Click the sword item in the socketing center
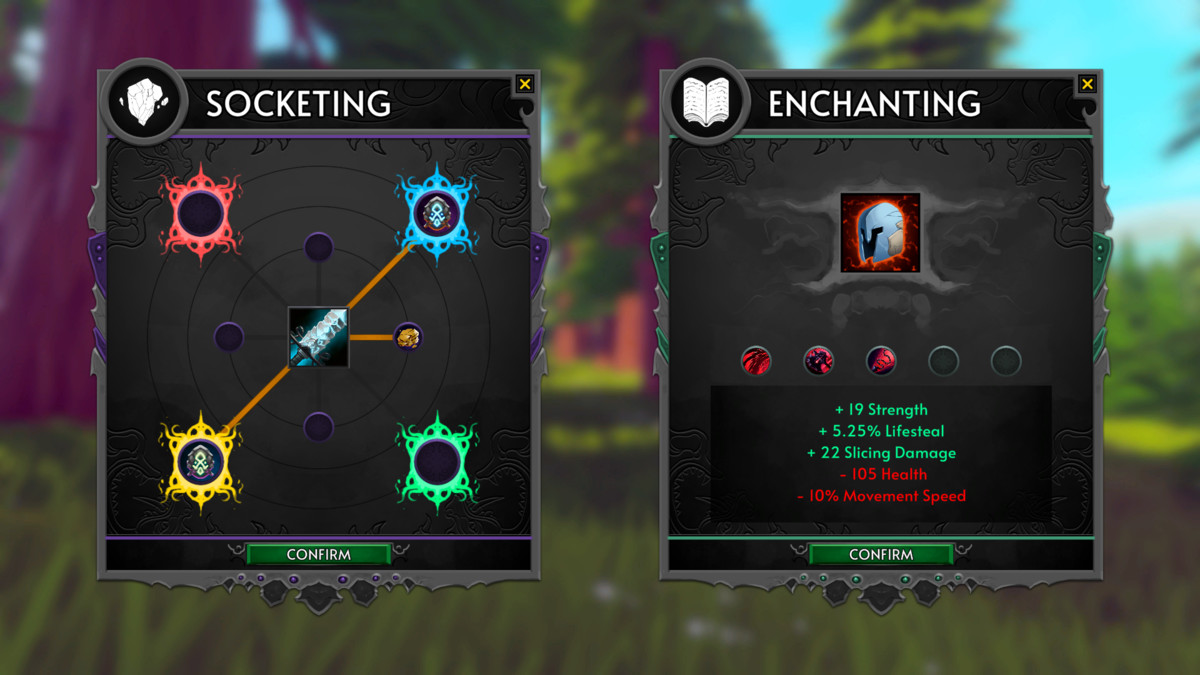1200x675 pixels. tap(318, 337)
